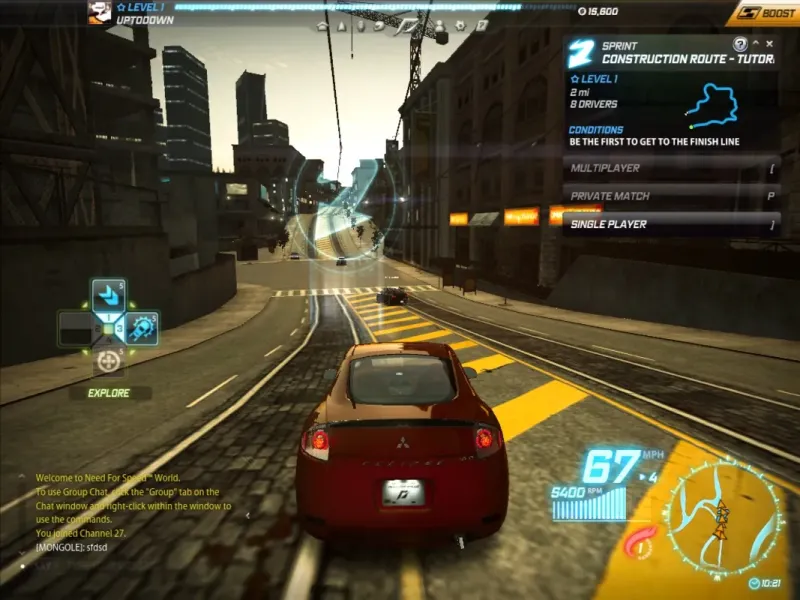
Task: Activate the nitrous chevron power-up
Action: [x=108, y=295]
